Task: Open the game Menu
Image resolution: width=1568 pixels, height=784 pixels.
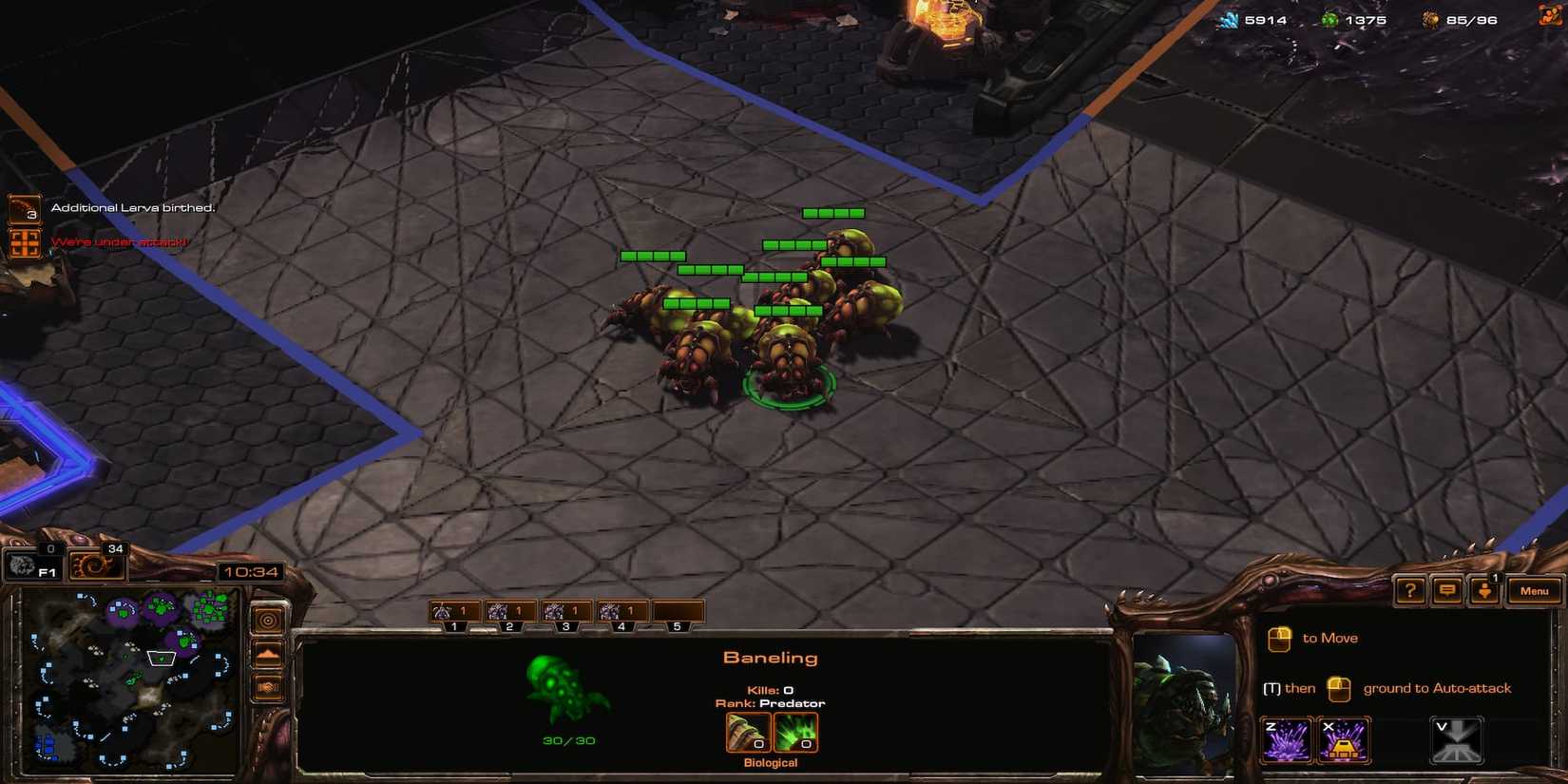Action: pos(1534,589)
